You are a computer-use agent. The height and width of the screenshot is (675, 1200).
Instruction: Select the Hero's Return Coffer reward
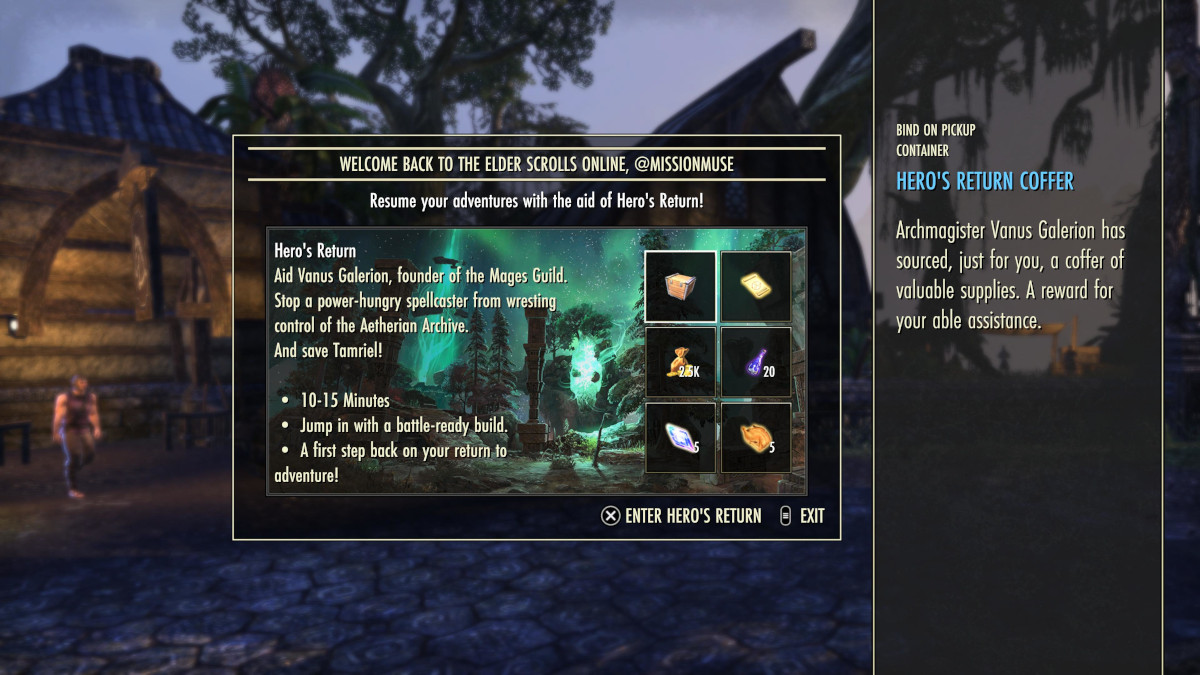coord(680,287)
